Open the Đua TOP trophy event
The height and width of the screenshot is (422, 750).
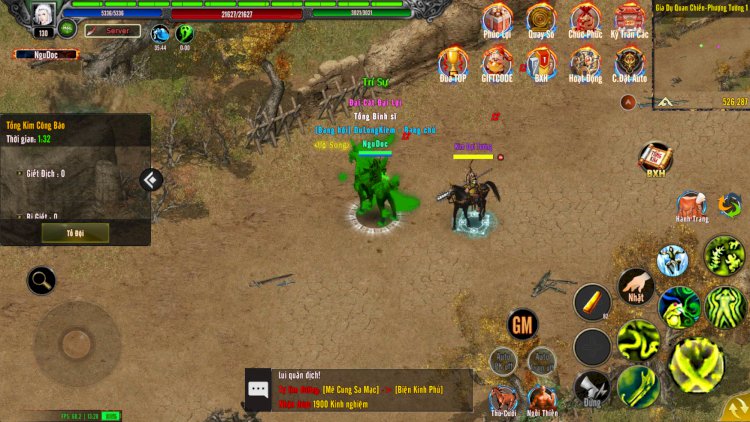453,62
